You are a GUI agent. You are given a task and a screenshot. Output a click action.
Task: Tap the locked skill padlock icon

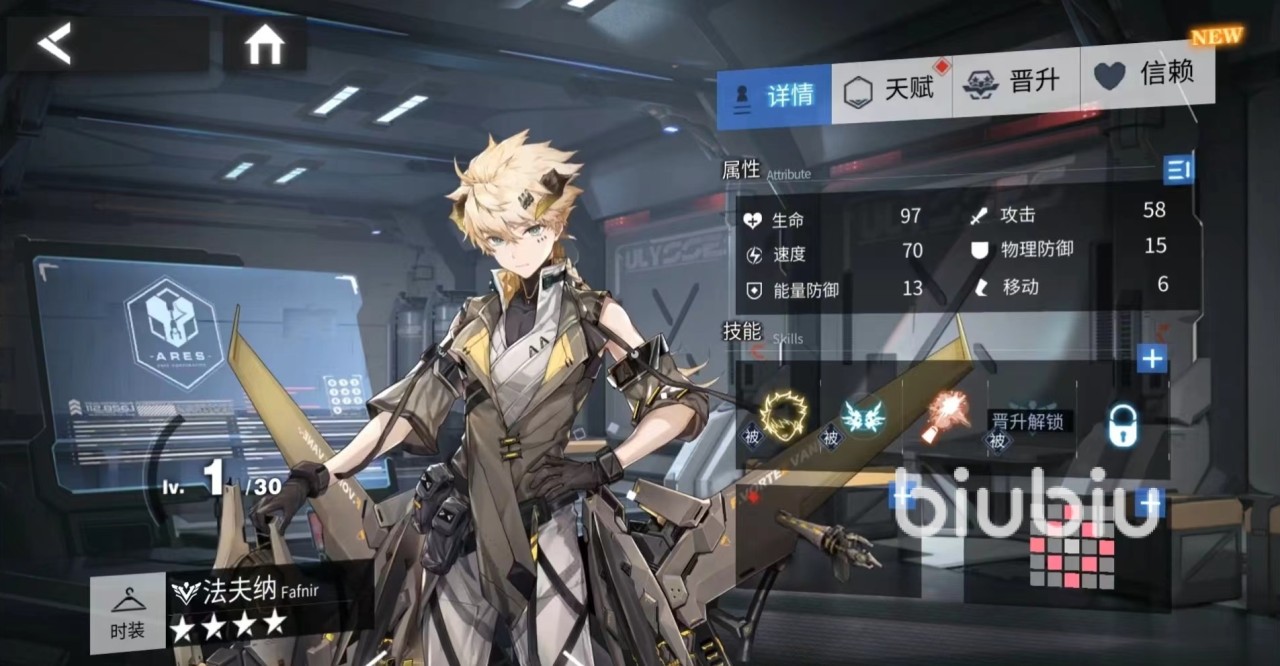pos(1125,427)
